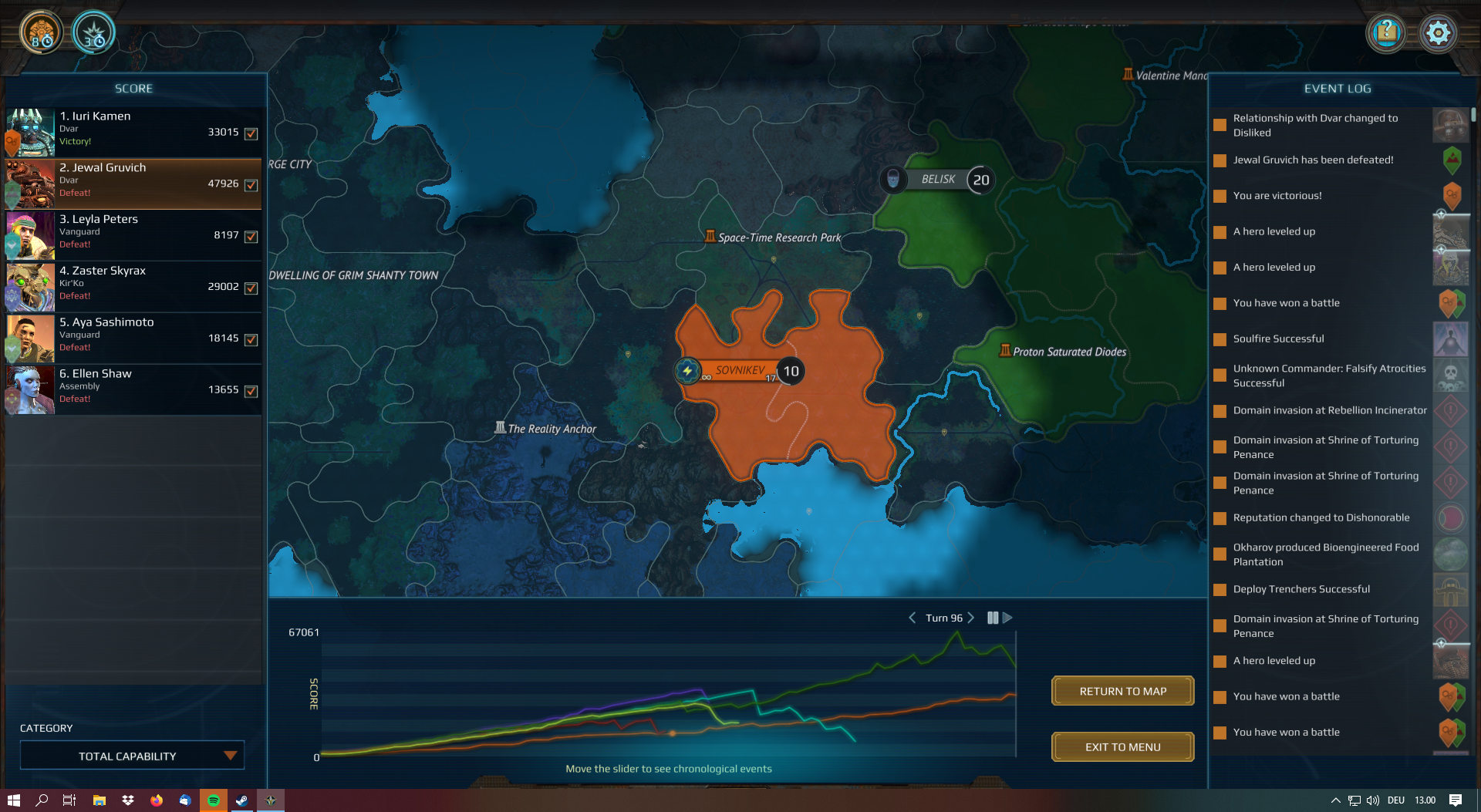This screenshot has height=812, width=1481.
Task: Open the Windows Start menu
Action: point(15,800)
